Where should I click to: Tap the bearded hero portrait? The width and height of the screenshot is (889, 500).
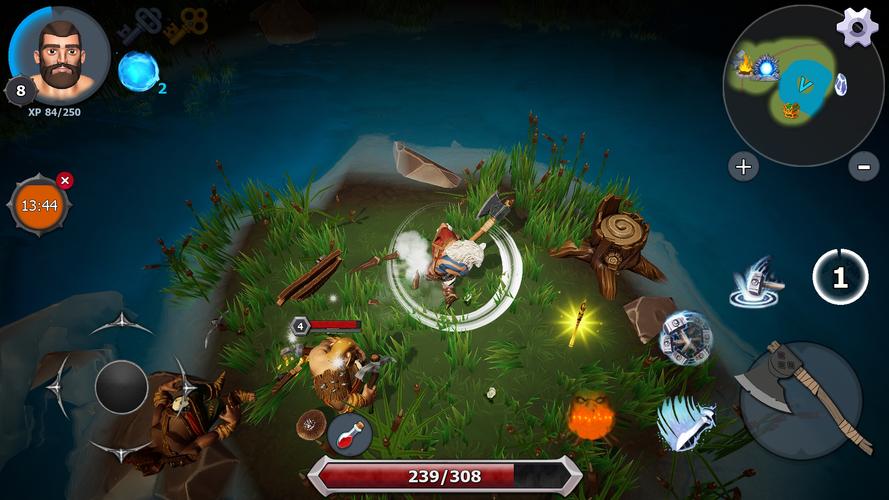pyautogui.click(x=60, y=55)
